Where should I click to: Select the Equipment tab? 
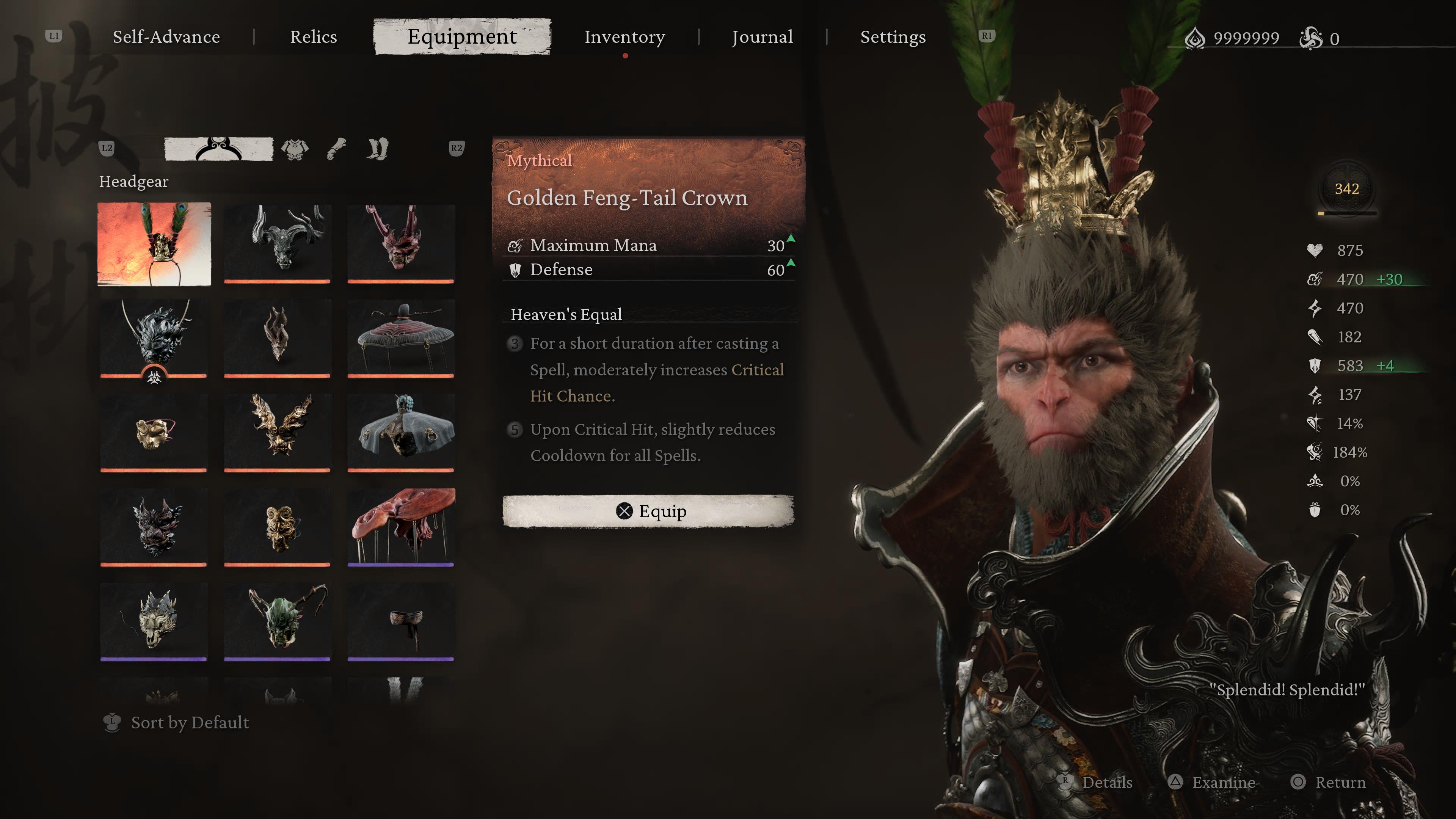(462, 37)
